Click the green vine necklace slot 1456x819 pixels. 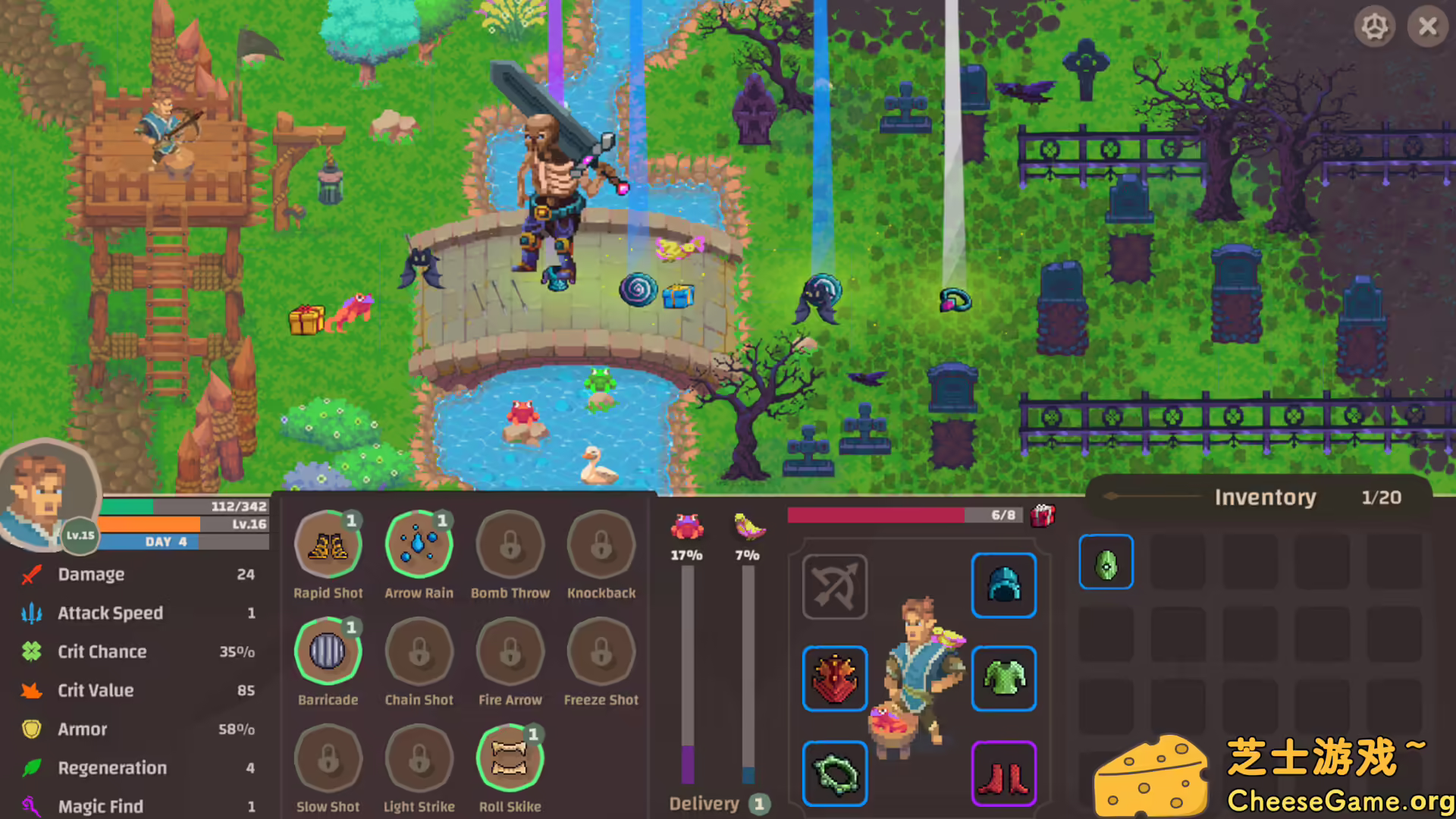pyautogui.click(x=834, y=772)
